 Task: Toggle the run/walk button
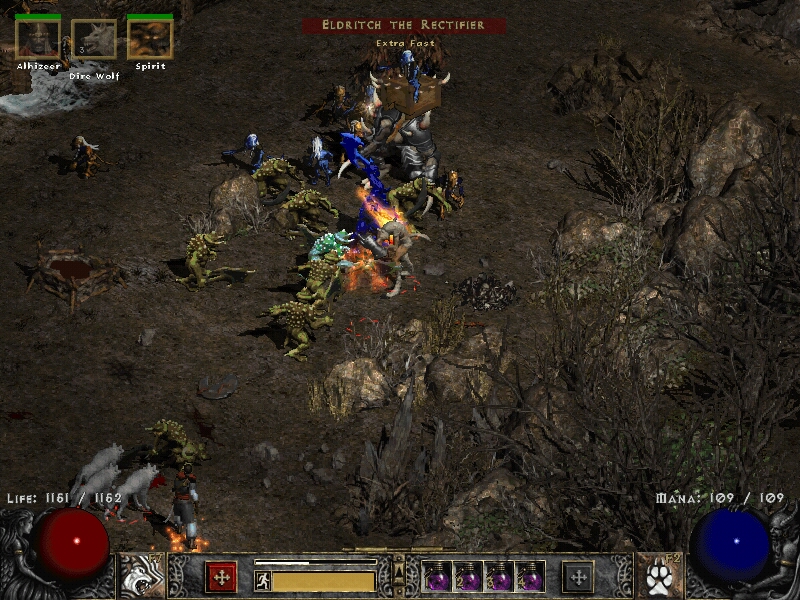(263, 581)
